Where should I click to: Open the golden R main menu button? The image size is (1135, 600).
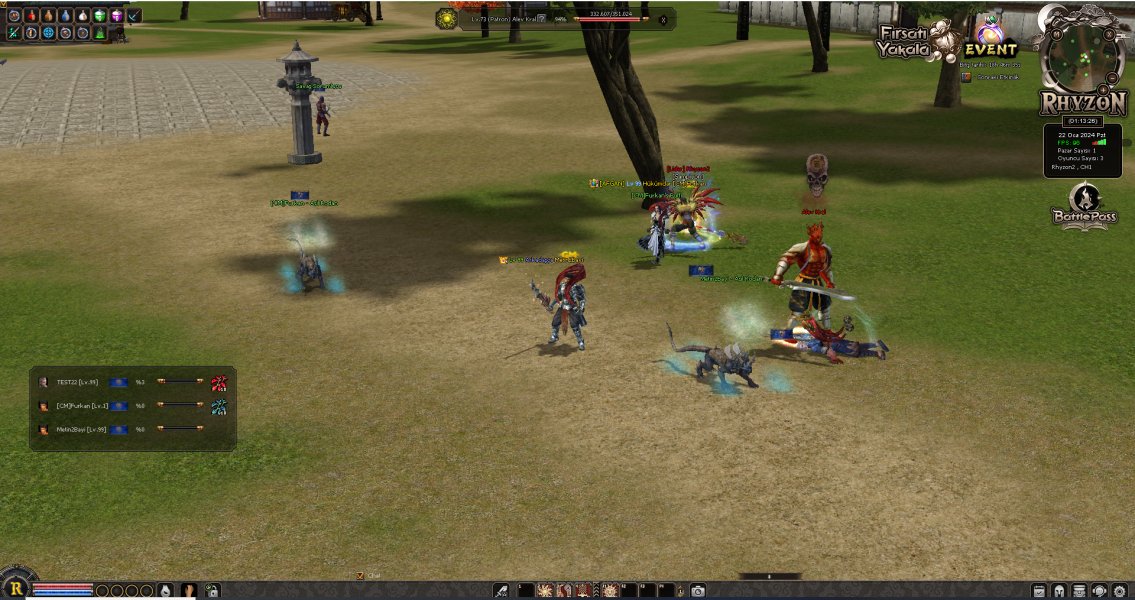[16, 588]
